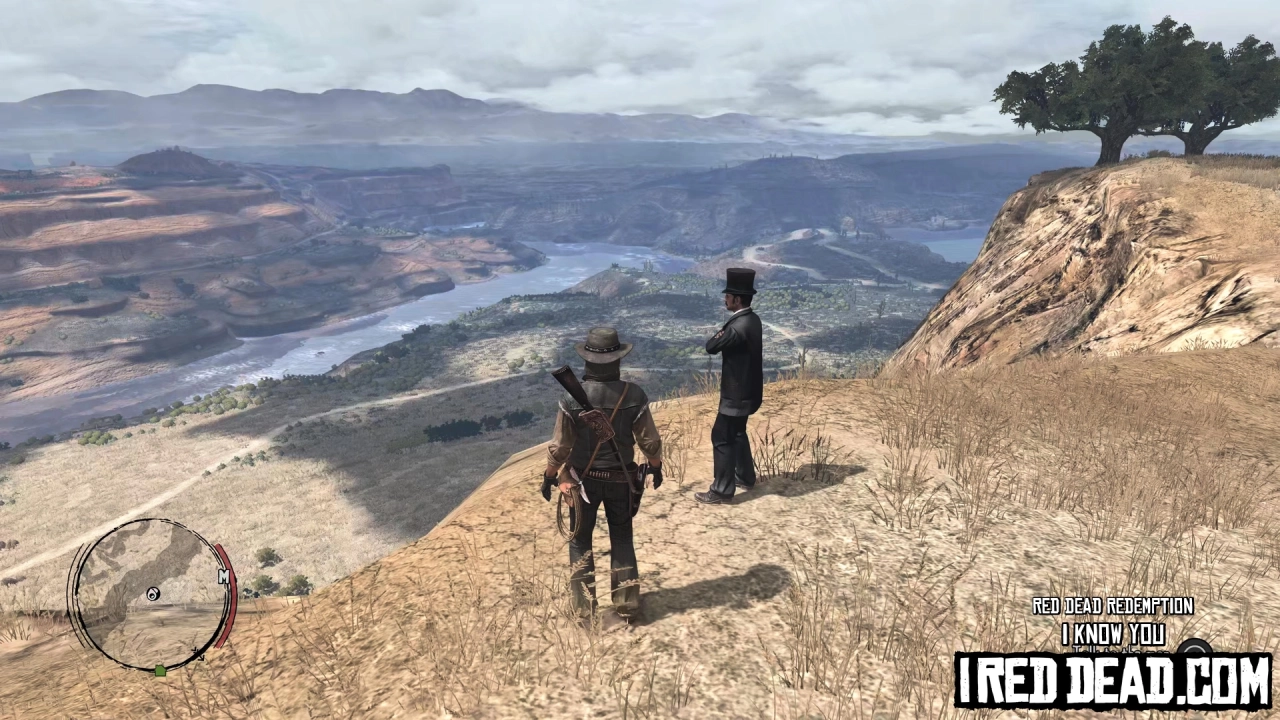Click John Marston's hat
Screen dimensions: 1280x720
pyautogui.click(x=603, y=345)
